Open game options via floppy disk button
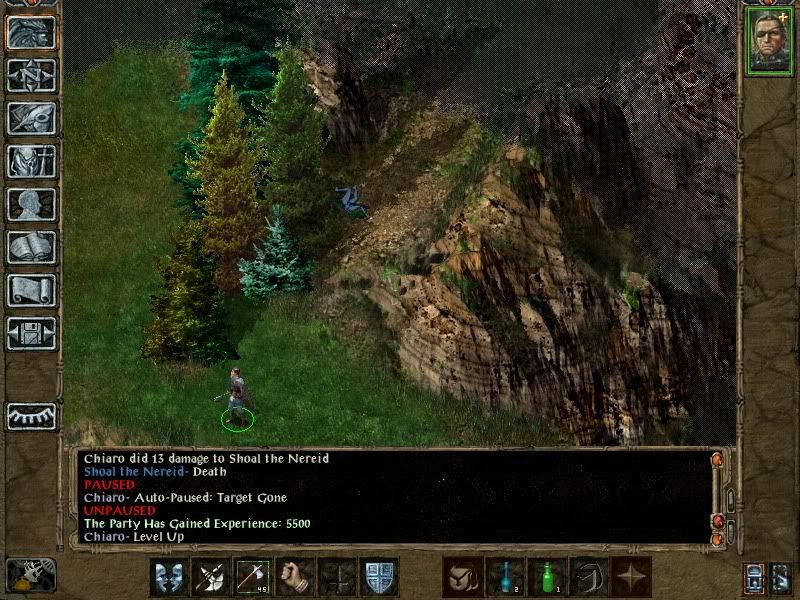 [x=31, y=333]
